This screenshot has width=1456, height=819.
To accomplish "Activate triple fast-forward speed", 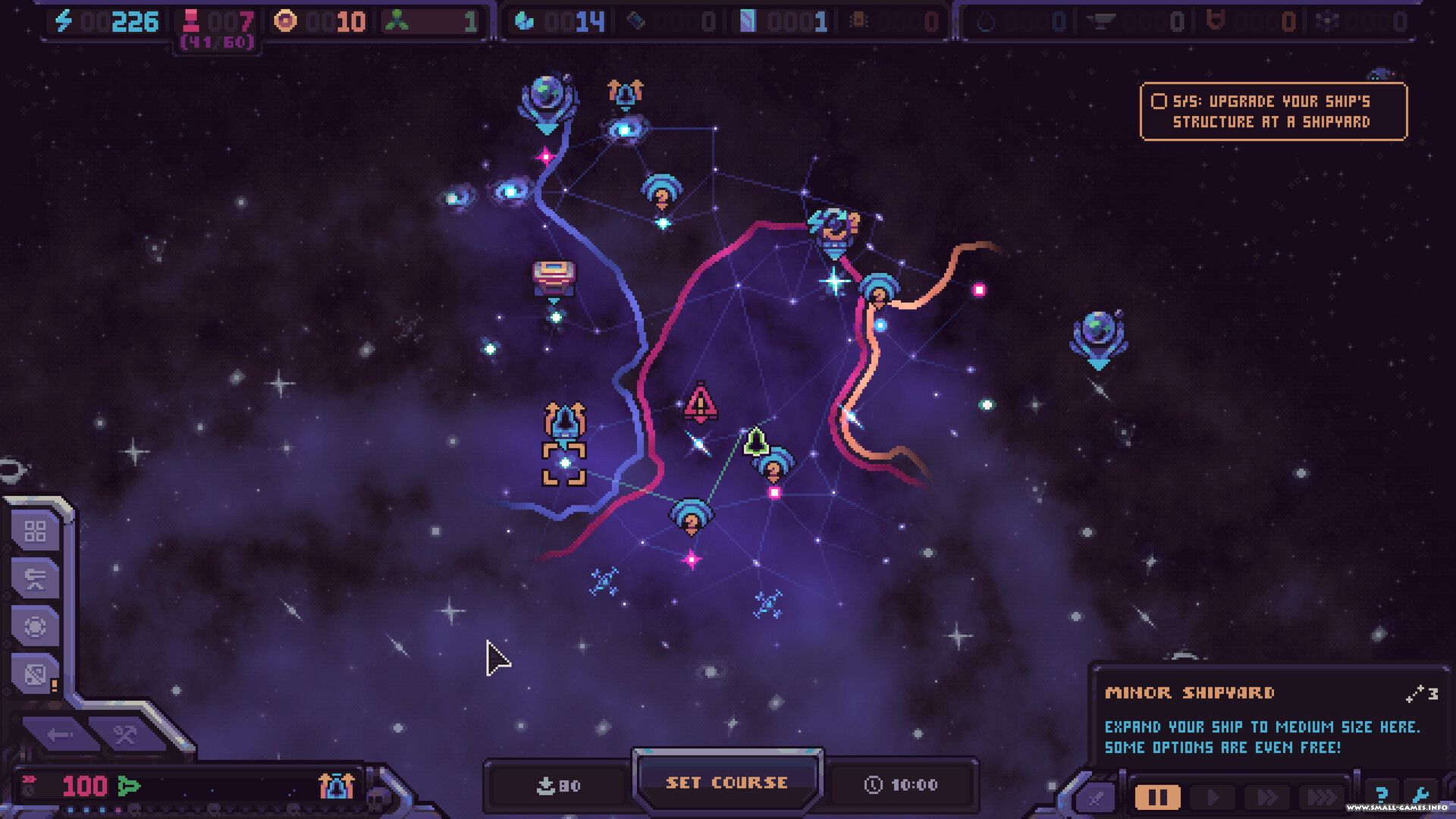I will point(1321,797).
